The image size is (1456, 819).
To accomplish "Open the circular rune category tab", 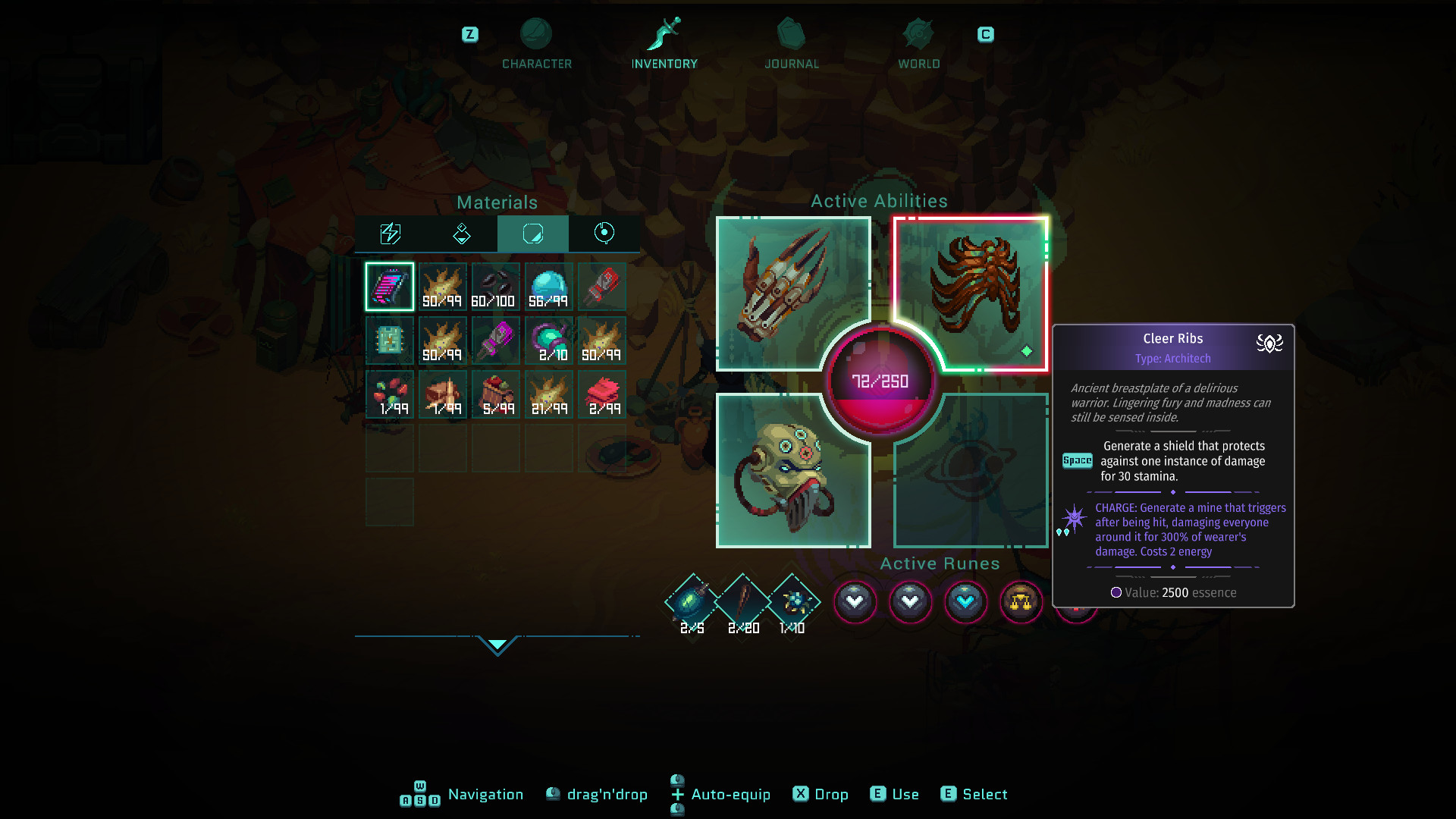I will (604, 234).
